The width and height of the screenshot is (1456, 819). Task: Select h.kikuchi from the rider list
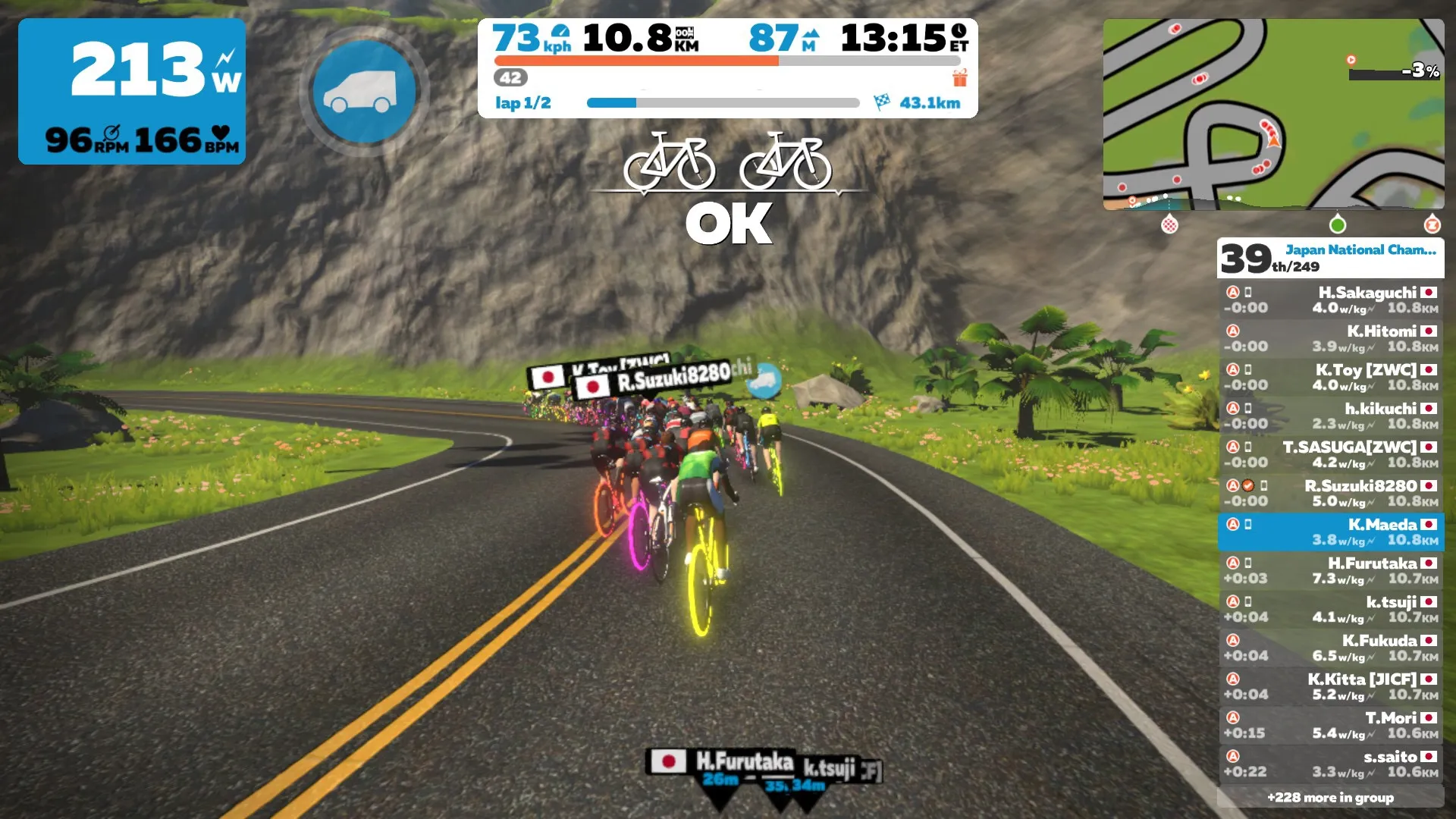click(x=1330, y=416)
